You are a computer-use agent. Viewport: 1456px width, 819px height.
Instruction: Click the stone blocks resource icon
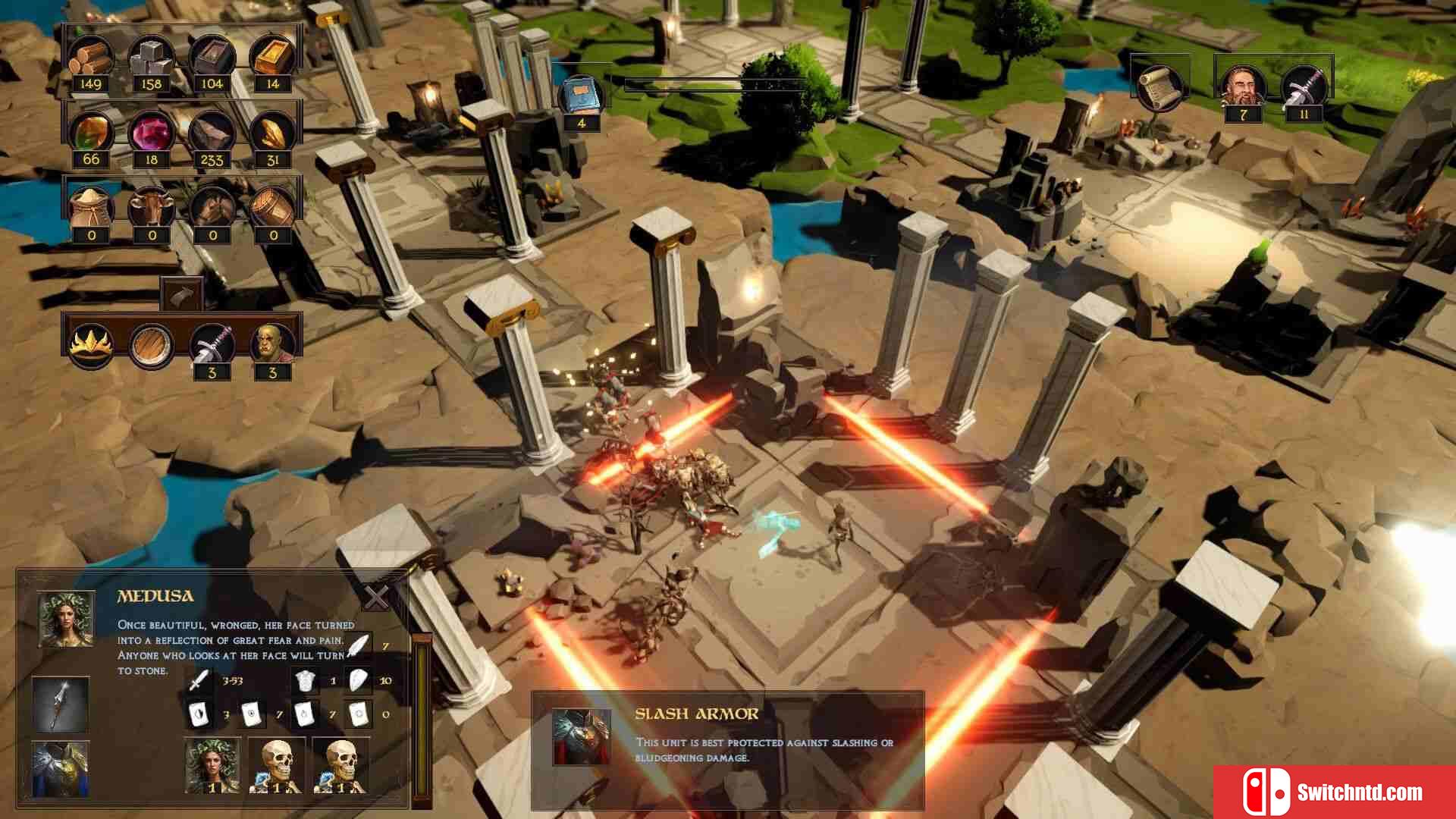pos(151,58)
